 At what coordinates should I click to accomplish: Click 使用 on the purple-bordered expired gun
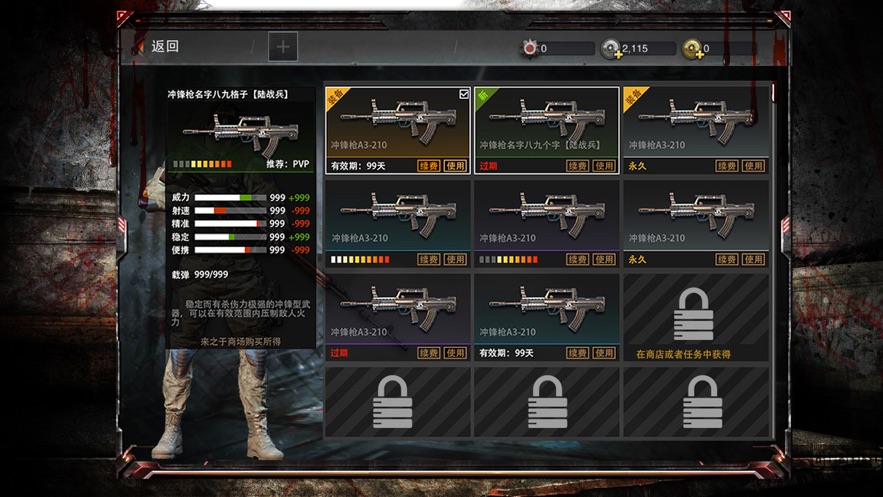pyautogui.click(x=456, y=353)
